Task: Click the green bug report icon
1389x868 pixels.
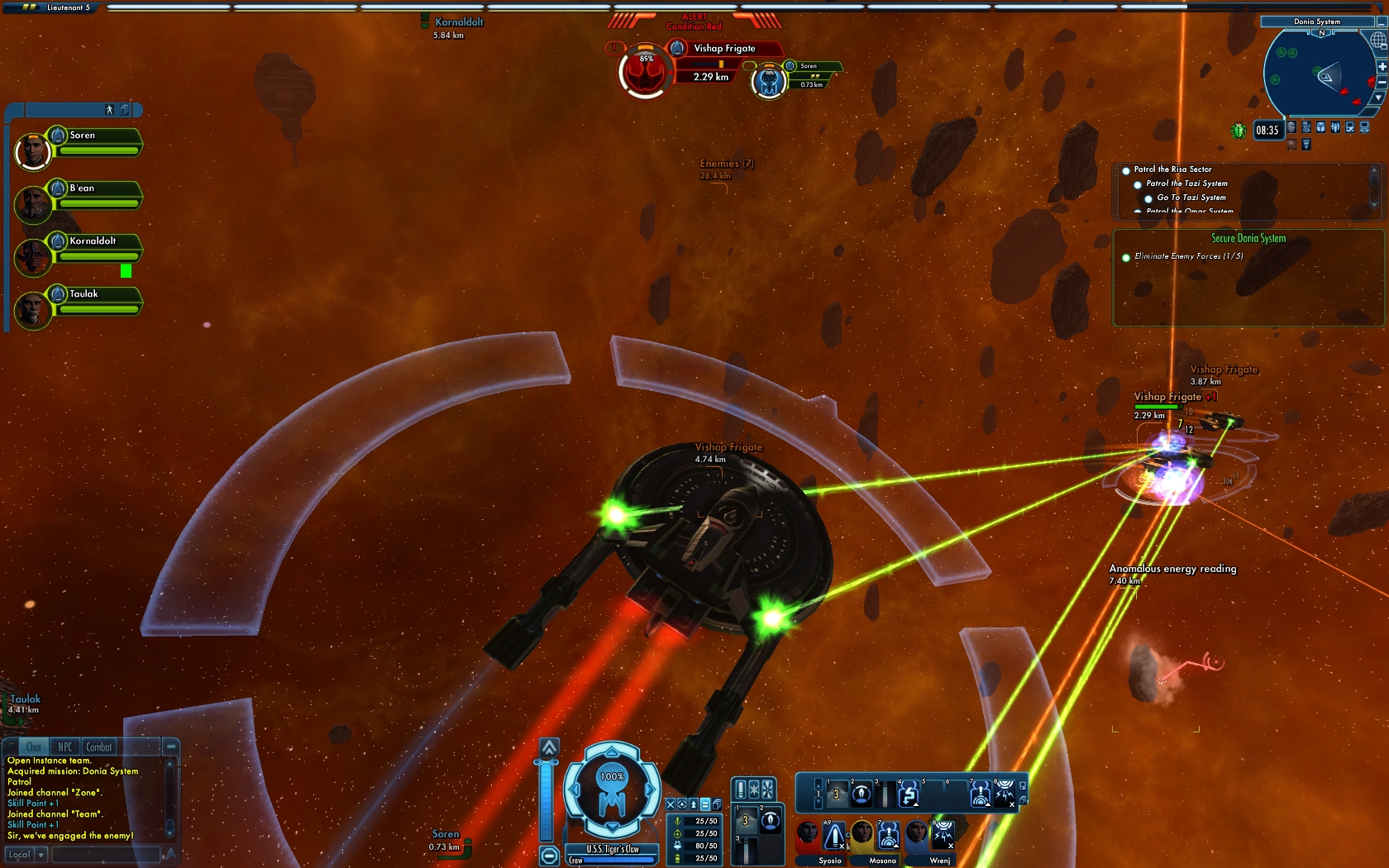Action: click(x=1239, y=130)
